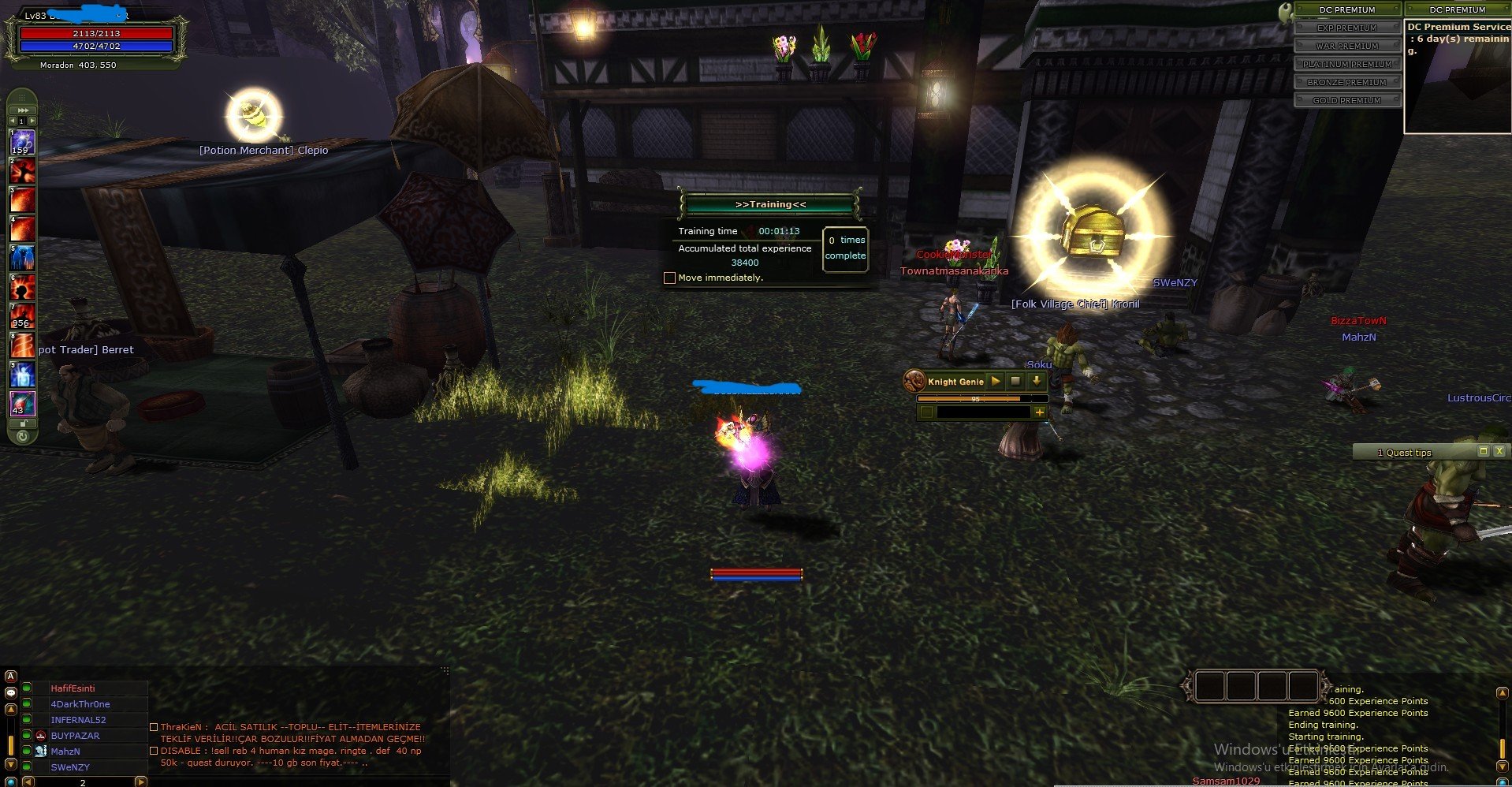Start Knight Genie with the play button
1512x787 pixels.
tap(995, 381)
